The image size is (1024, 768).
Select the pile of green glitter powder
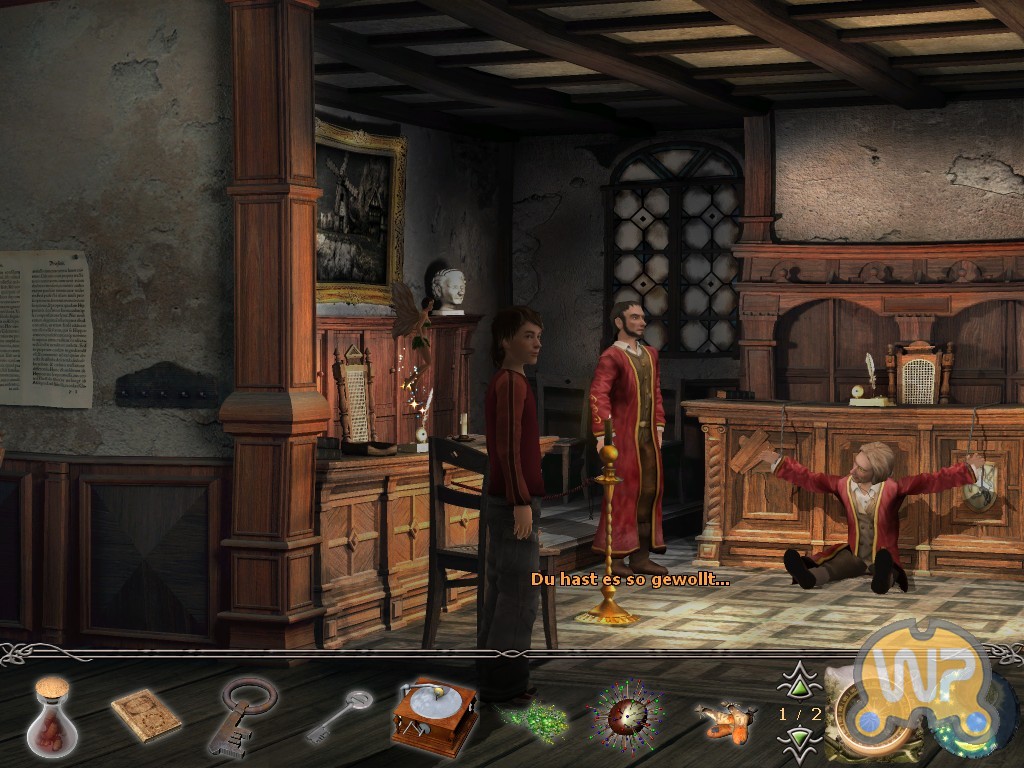(x=532, y=716)
